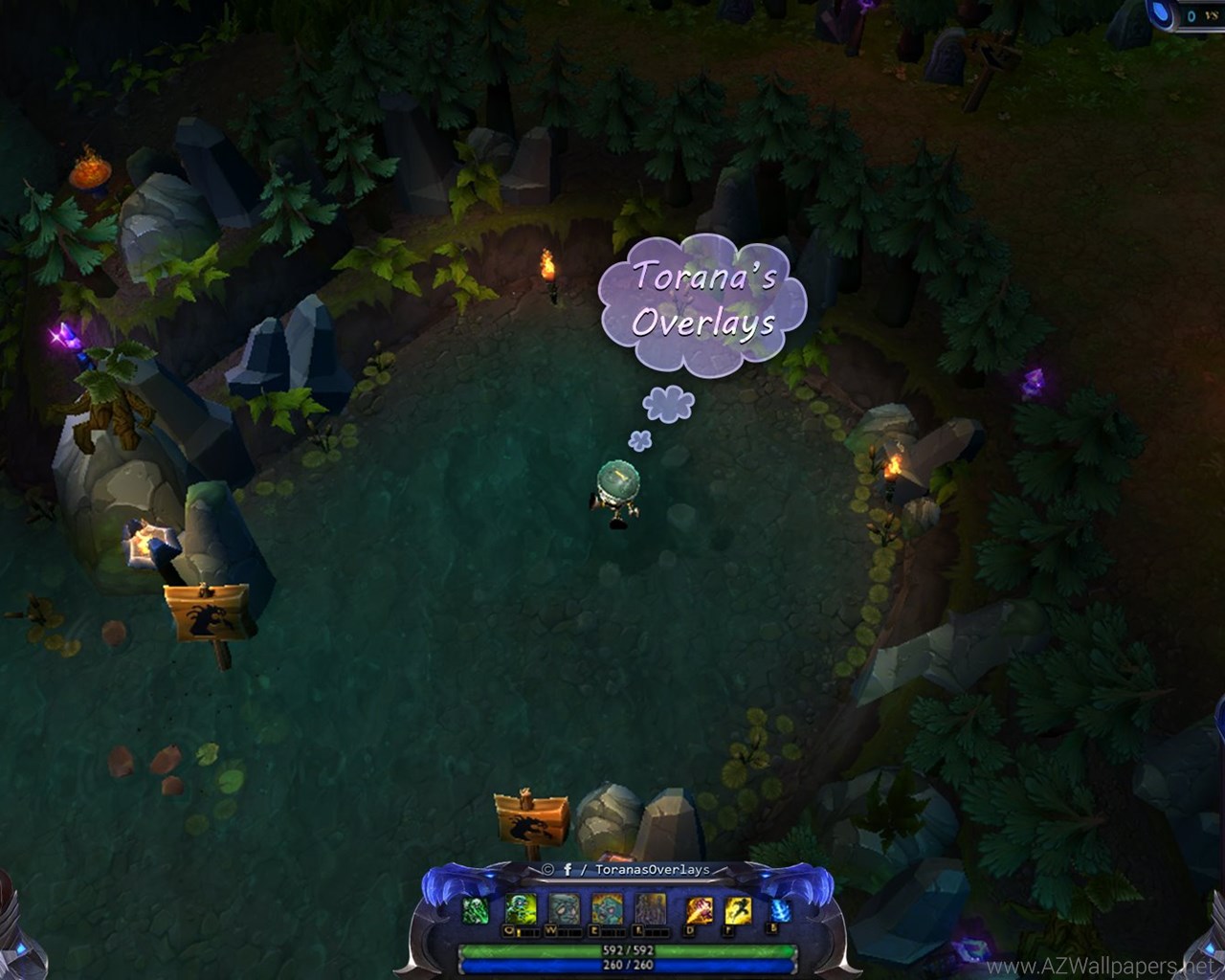Cast the Smite summoner spell
Screen dimensions: 1225x980
click(x=698, y=910)
